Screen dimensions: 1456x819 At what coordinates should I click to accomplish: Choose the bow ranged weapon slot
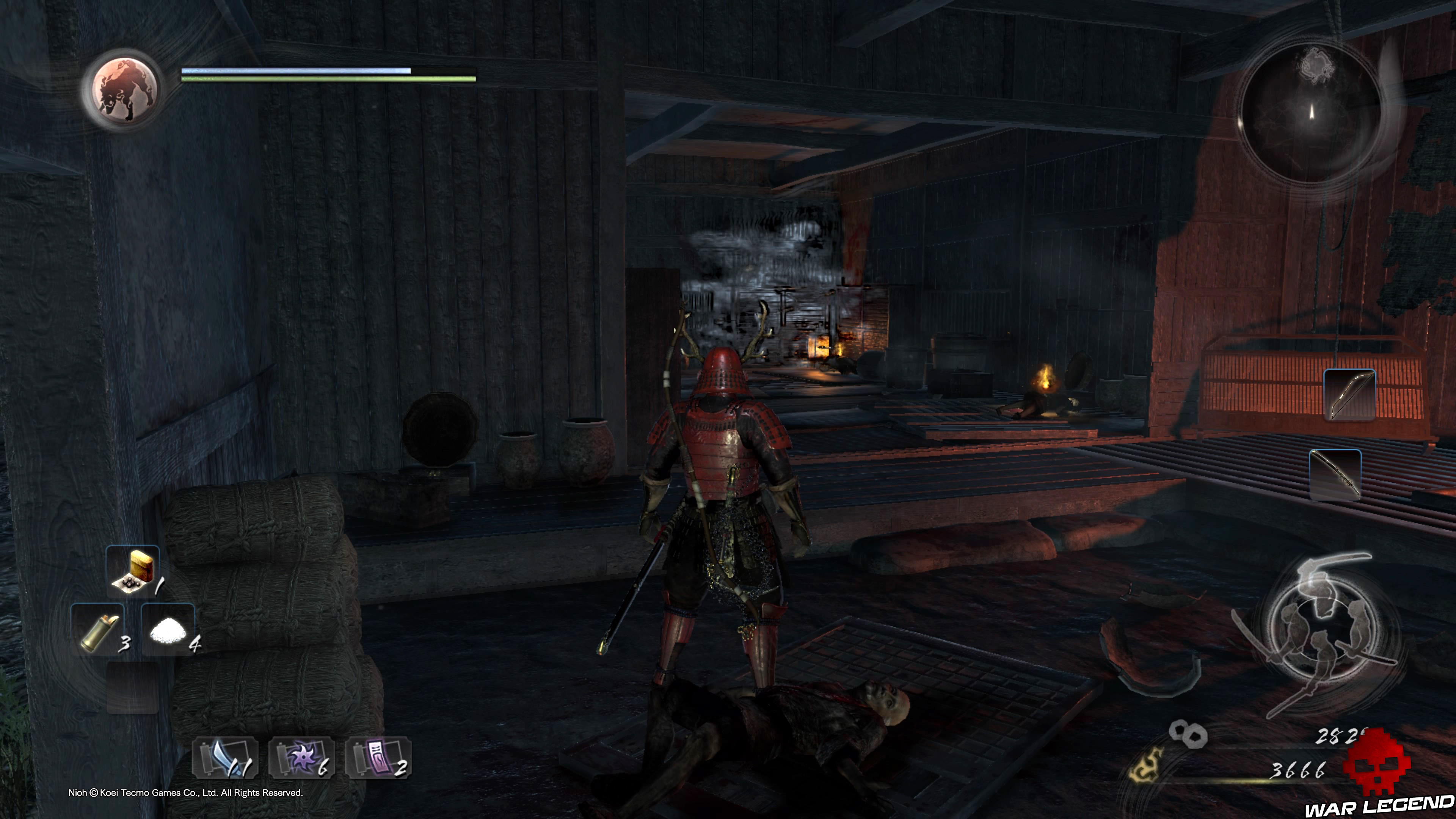point(1349,394)
